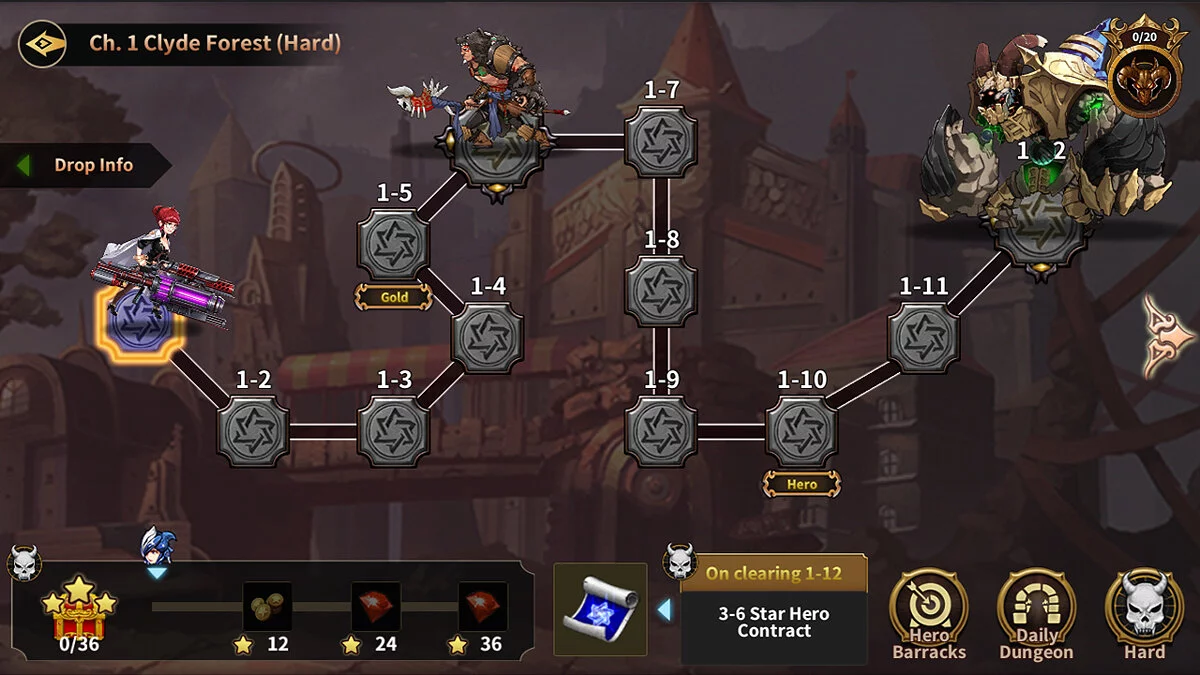
Task: Select stage 1-2 node
Action: [253, 431]
